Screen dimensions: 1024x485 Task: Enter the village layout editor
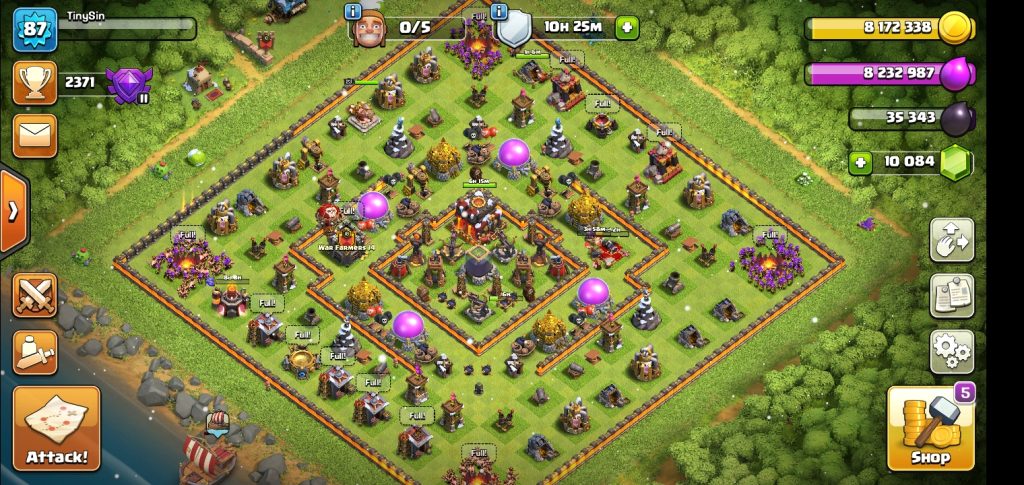point(952,240)
